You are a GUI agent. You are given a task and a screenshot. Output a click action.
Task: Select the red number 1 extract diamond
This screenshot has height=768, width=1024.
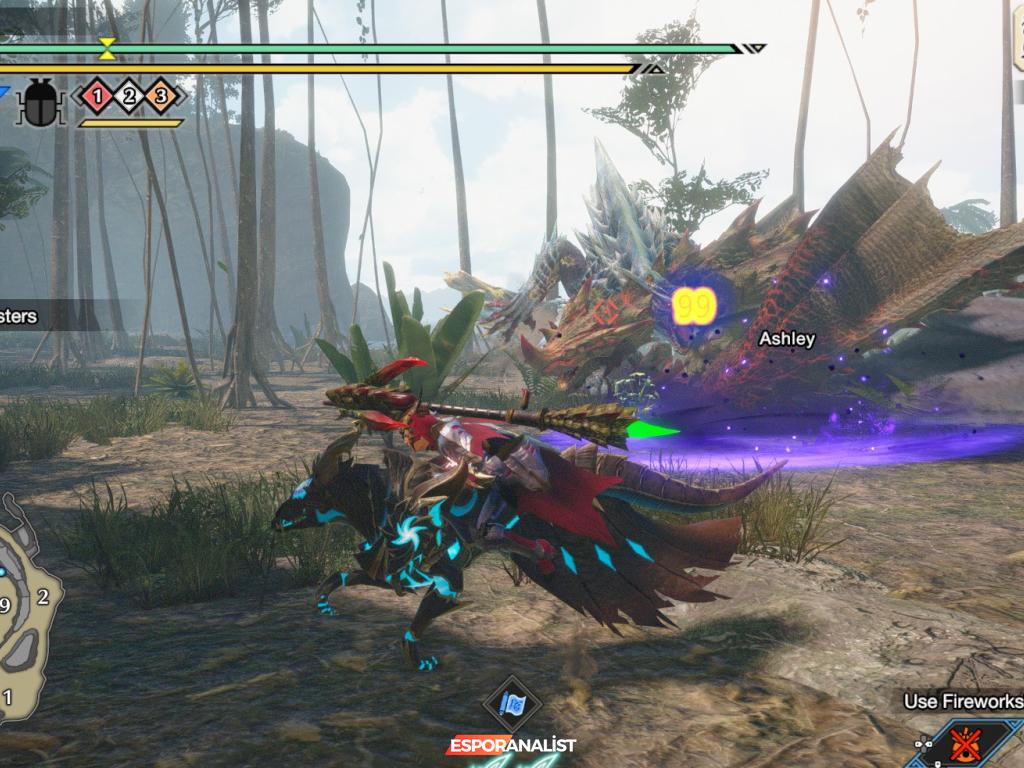[x=97, y=97]
